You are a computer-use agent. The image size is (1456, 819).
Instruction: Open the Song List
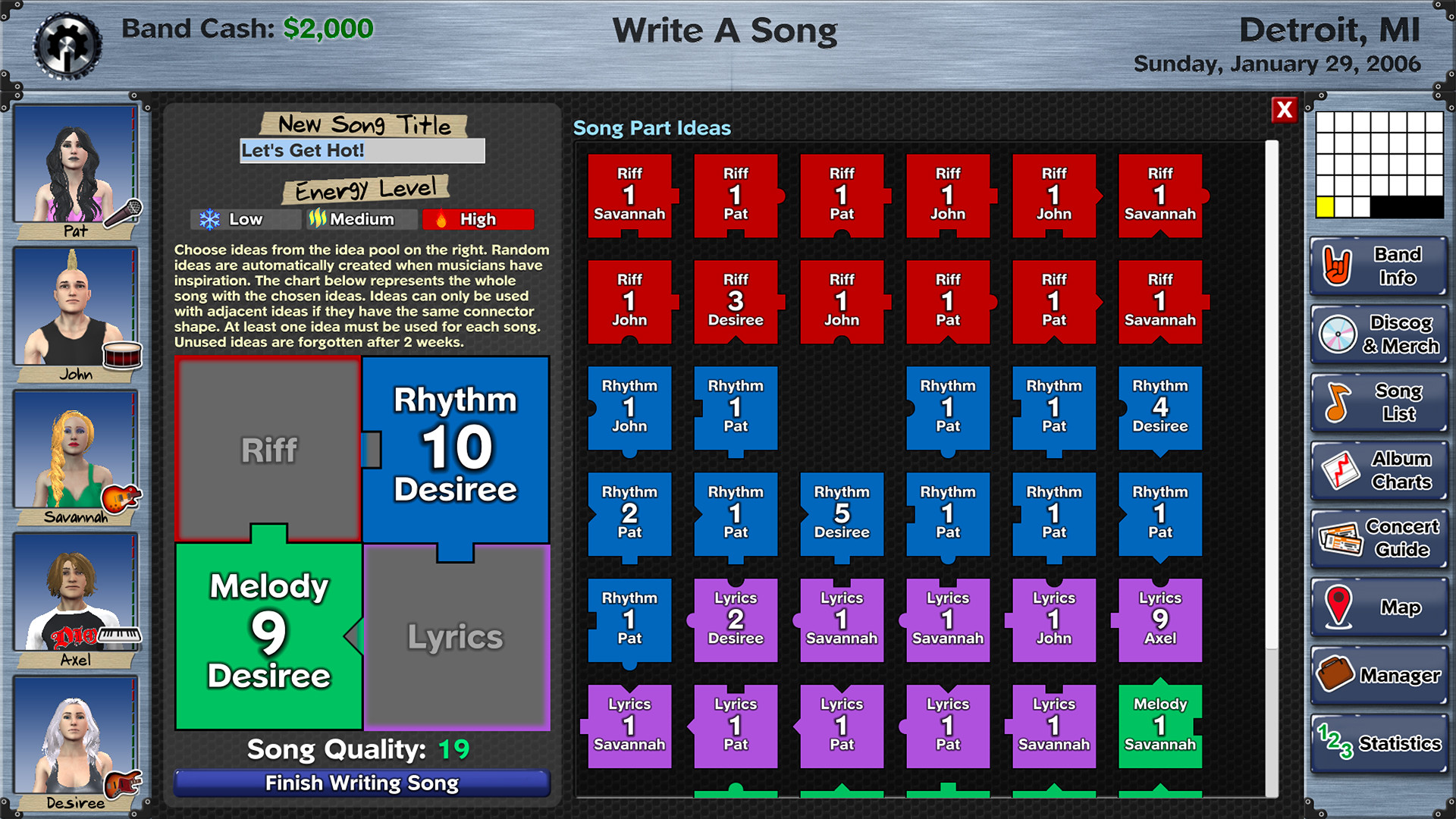pos(1378,402)
